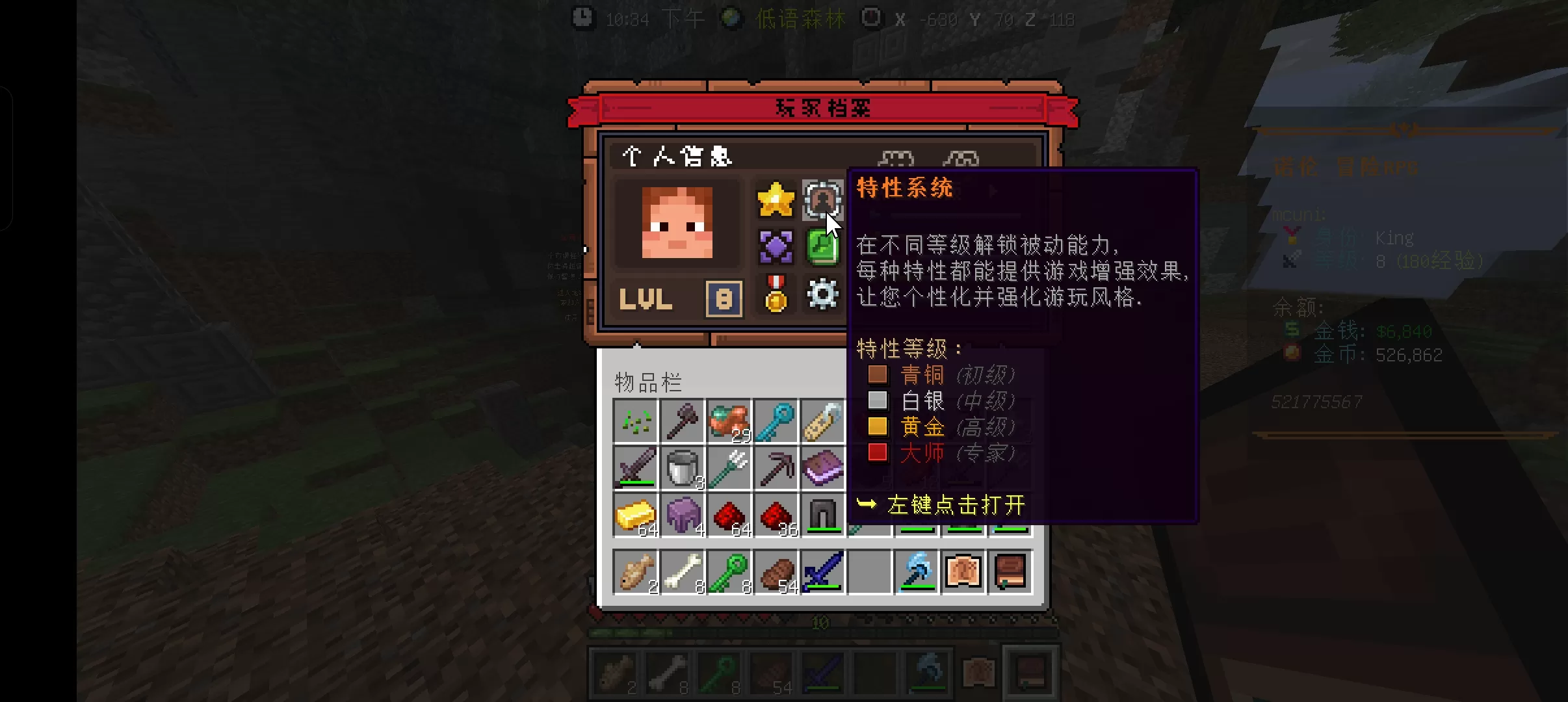Pick up the cyan key item
Image resolution: width=1568 pixels, height=702 pixels.
coord(776,421)
